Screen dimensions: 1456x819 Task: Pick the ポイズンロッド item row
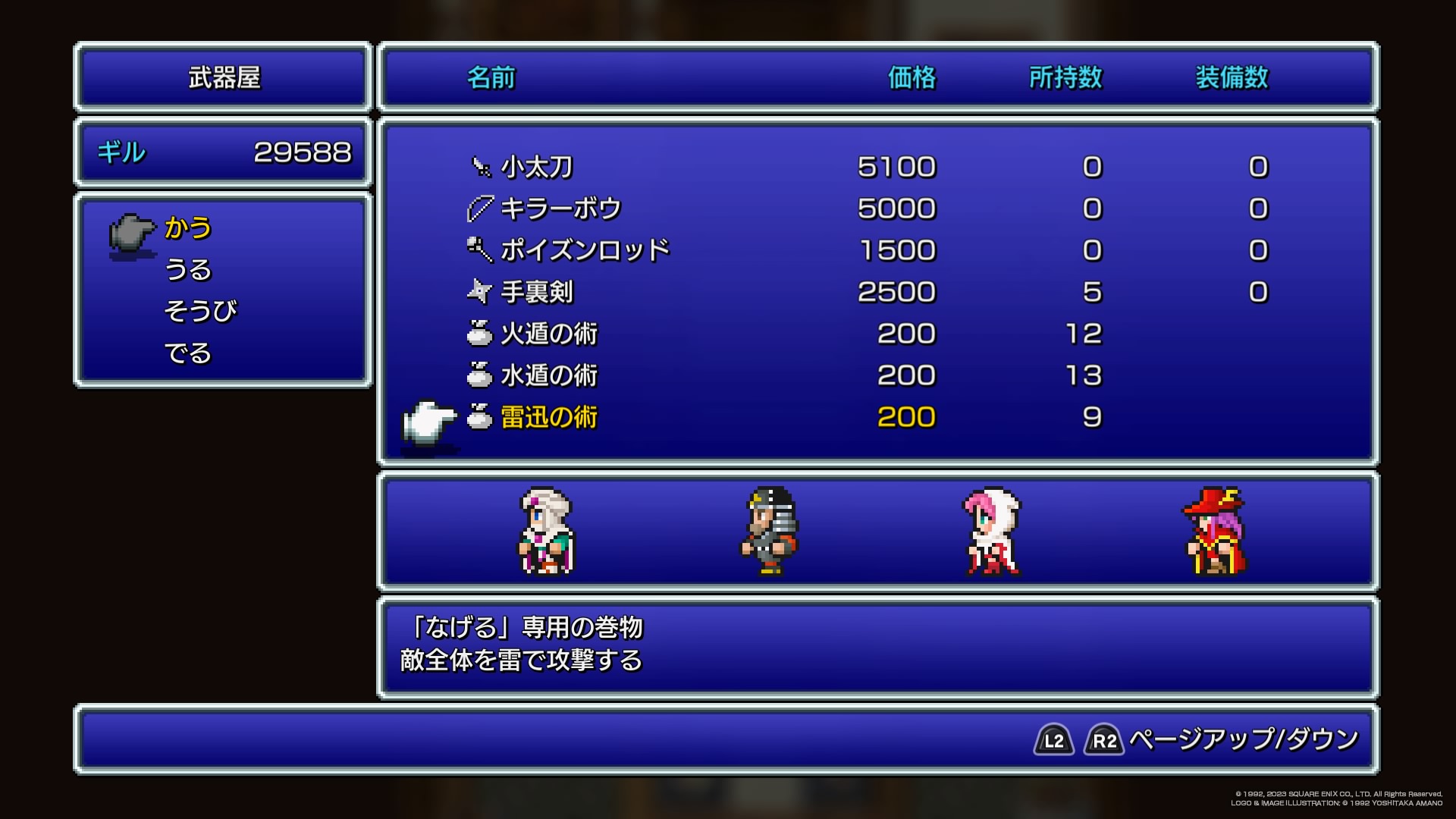(x=585, y=250)
